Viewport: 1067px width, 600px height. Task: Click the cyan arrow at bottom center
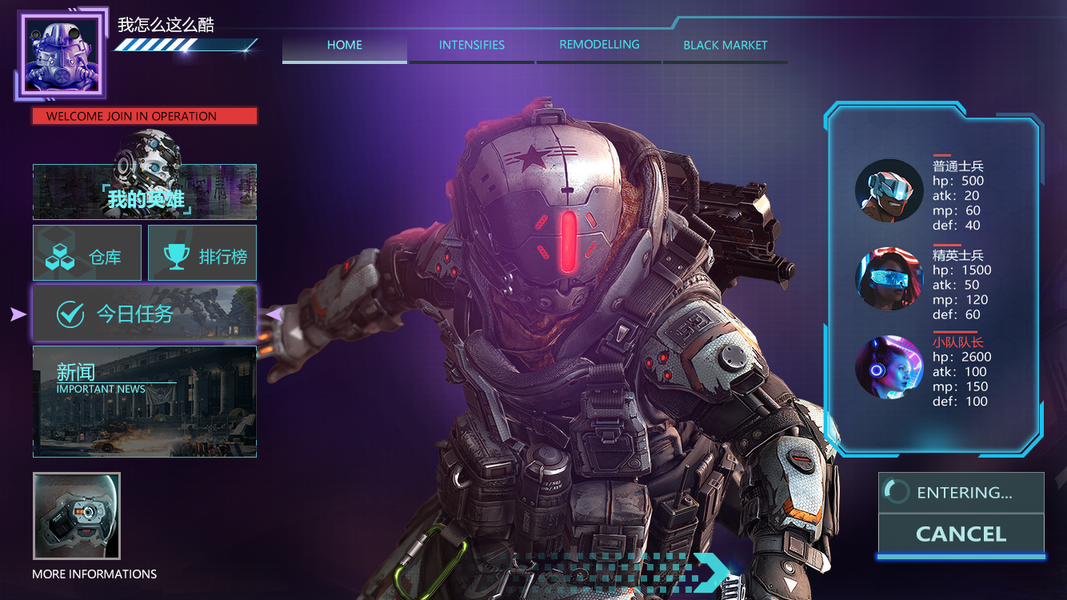coord(714,571)
